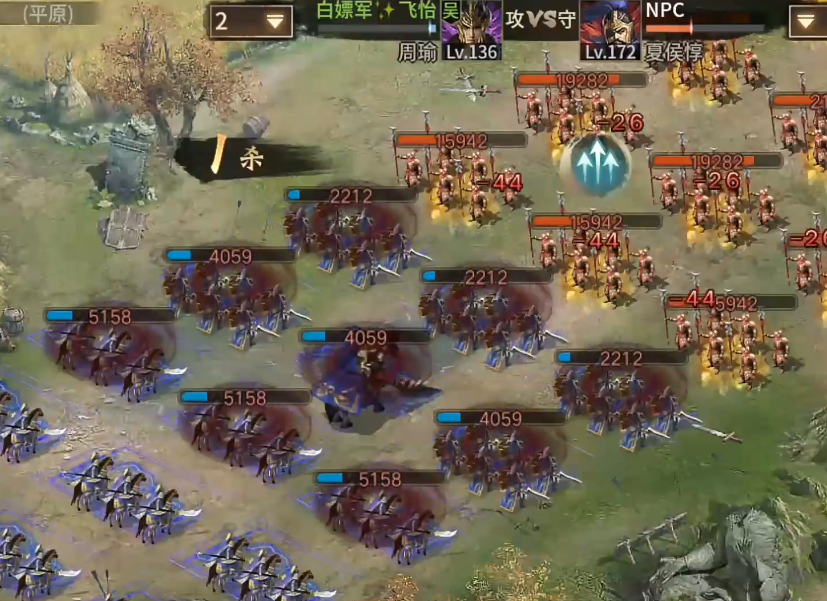Expand the dropdown arrow beside NPC
The image size is (827, 601).
[x=805, y=21]
